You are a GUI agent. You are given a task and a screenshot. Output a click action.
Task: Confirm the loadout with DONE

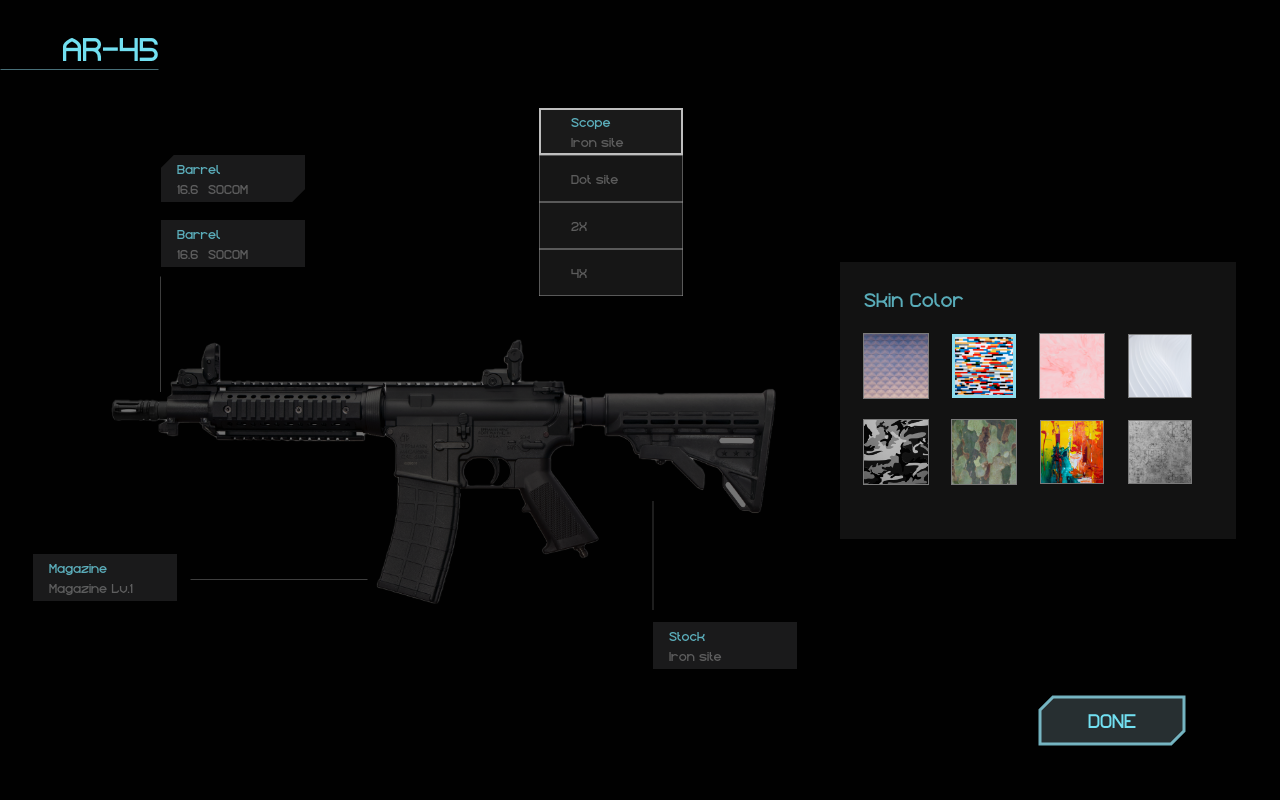coord(1111,721)
